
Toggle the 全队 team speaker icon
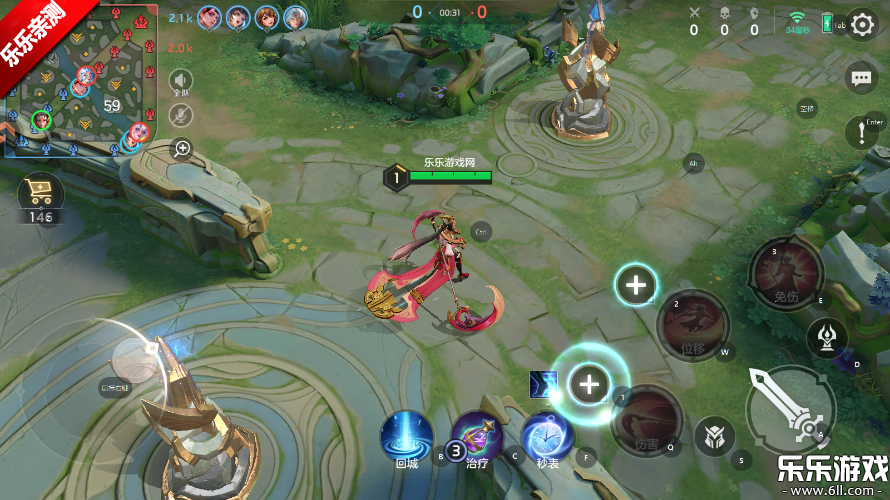tap(181, 81)
